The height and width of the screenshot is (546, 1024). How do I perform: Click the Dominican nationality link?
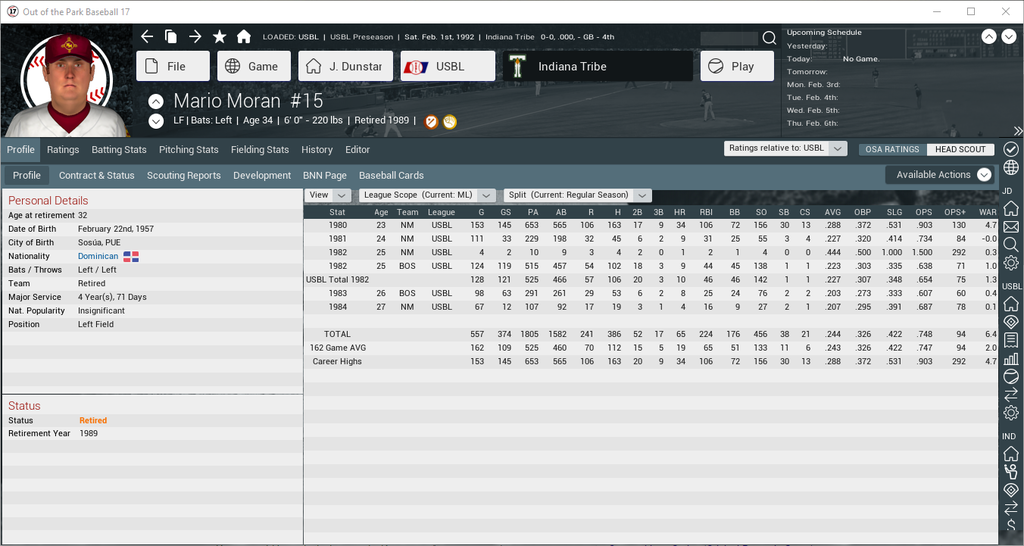[x=98, y=257]
